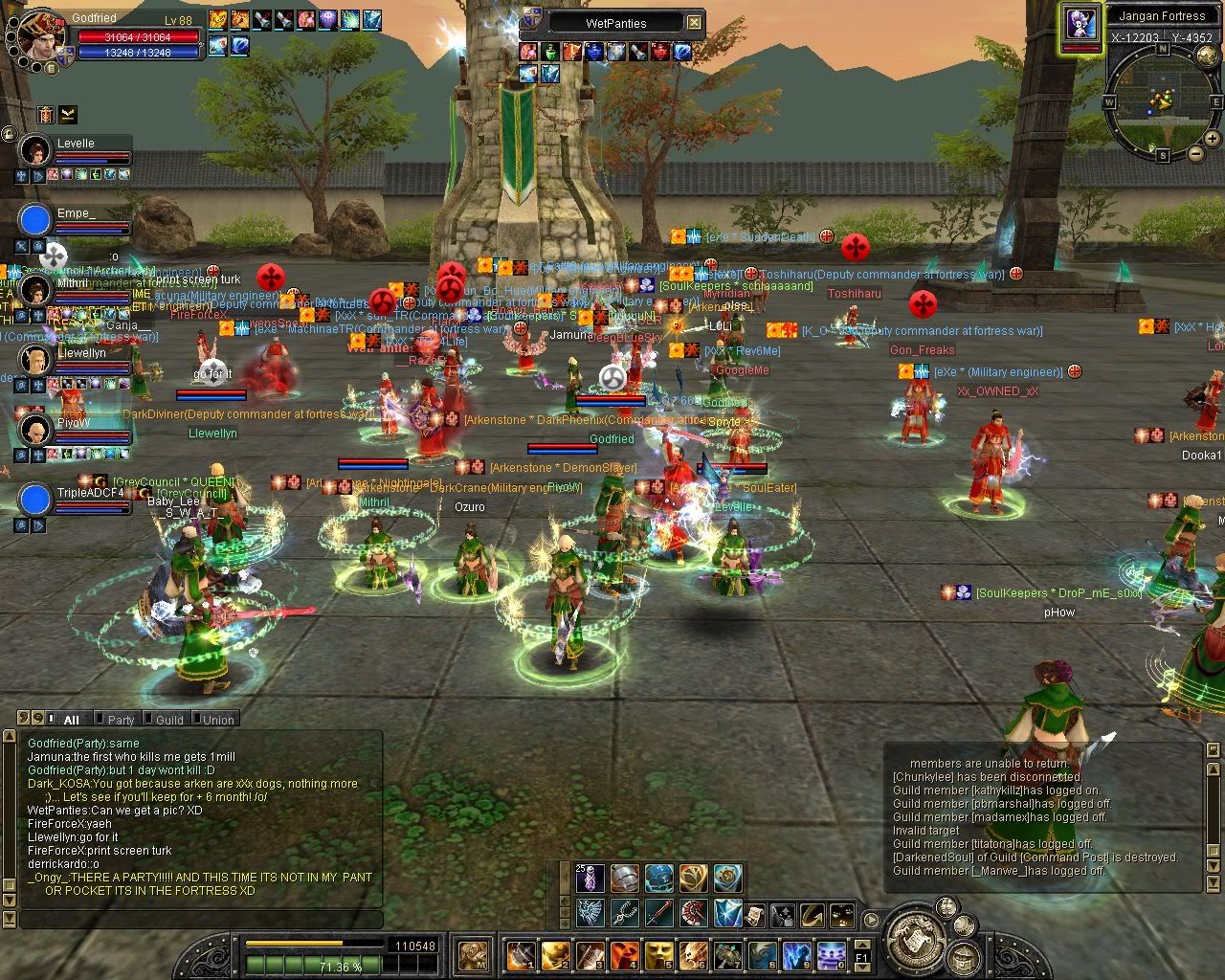
Task: Select the All chat tab
Action: click(x=69, y=720)
